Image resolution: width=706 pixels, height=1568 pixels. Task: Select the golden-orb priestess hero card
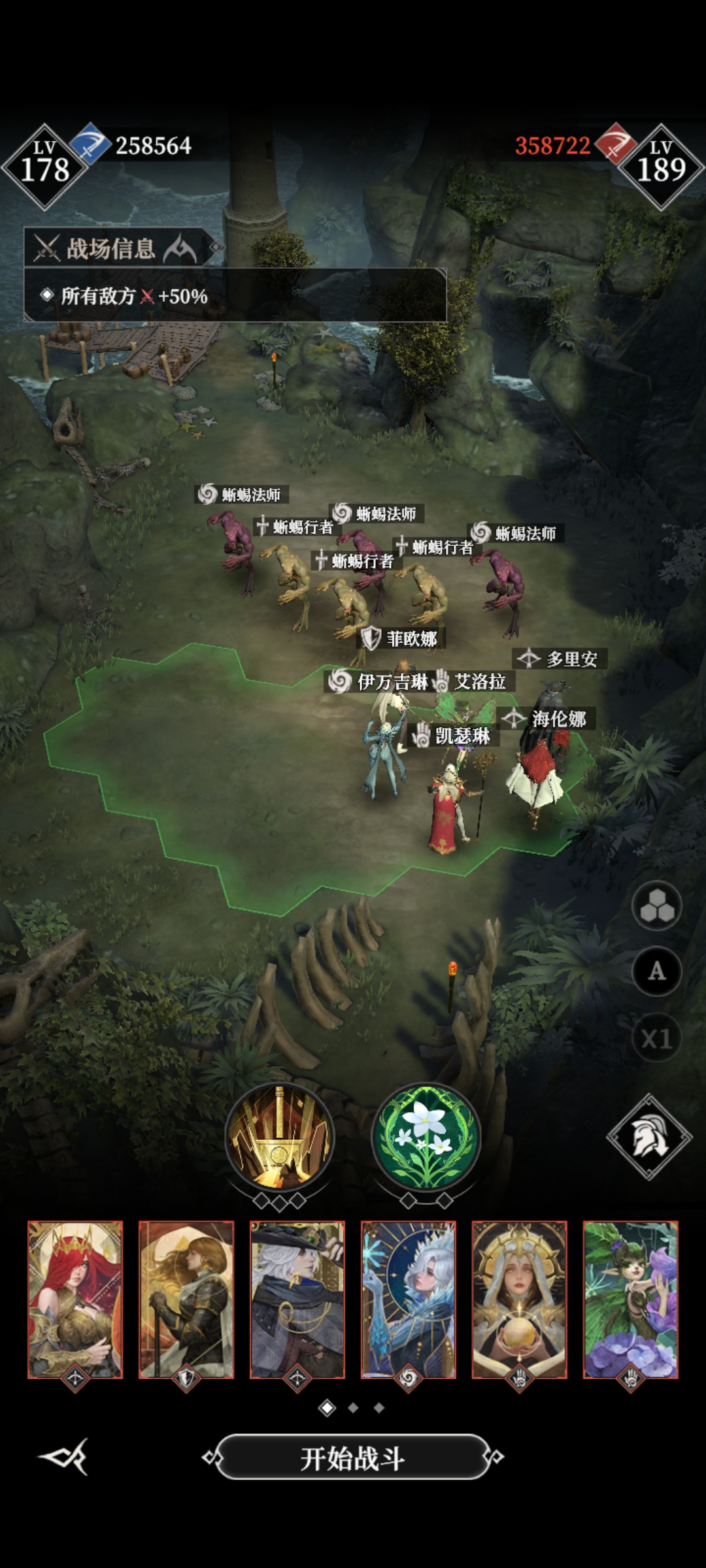click(x=520, y=1299)
